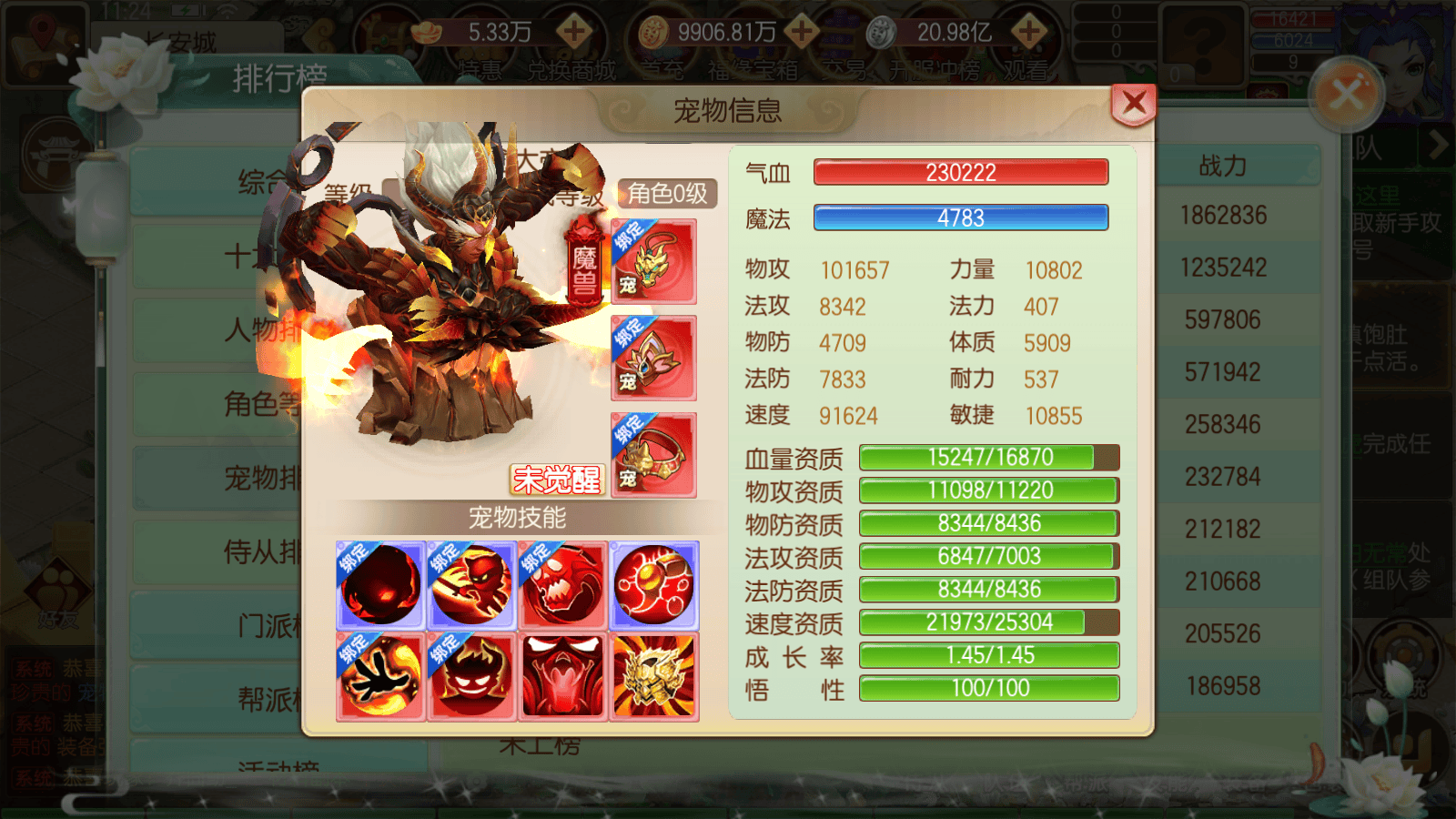The height and width of the screenshot is (819, 1456).
Task: Select the first pet skill icon
Action: (379, 586)
